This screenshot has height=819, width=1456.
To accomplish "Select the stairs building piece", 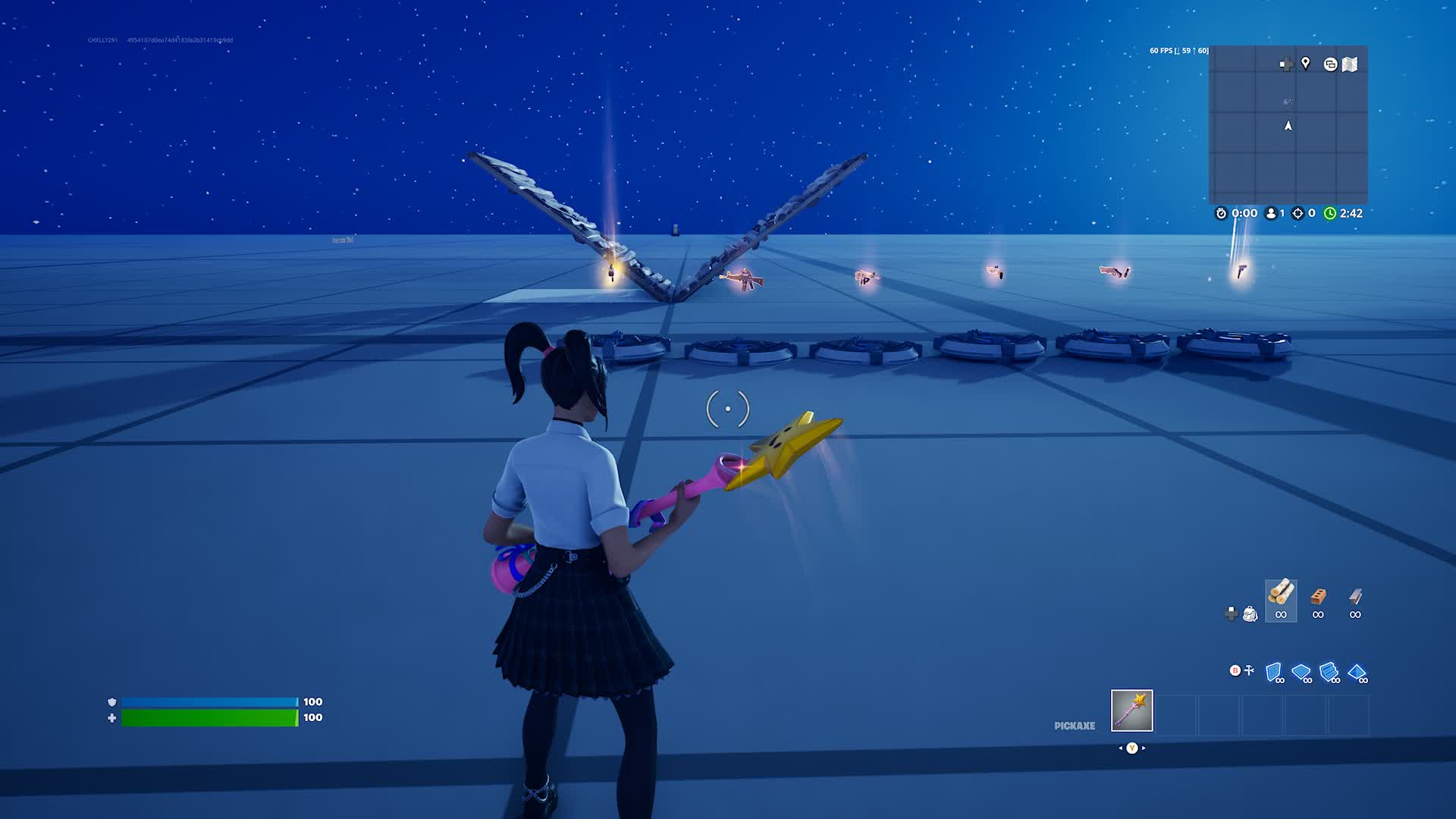I will click(1329, 672).
